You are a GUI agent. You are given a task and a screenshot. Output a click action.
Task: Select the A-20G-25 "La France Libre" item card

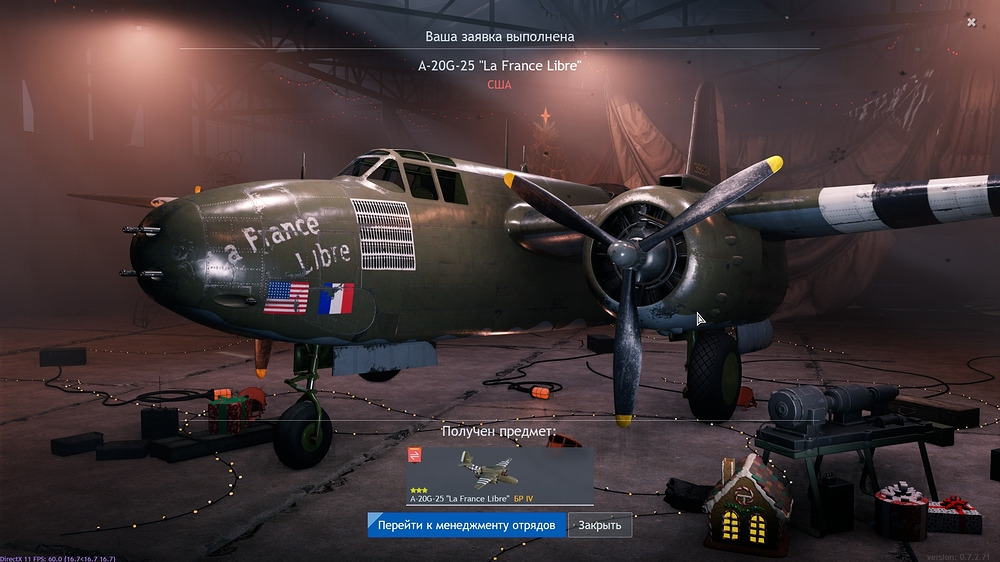(x=500, y=476)
